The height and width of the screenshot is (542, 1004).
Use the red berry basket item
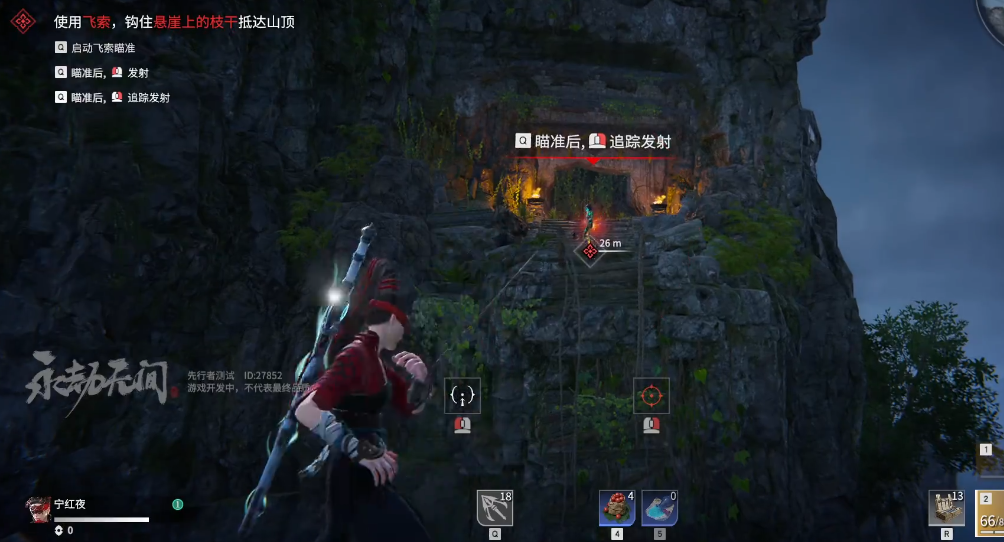coord(615,507)
